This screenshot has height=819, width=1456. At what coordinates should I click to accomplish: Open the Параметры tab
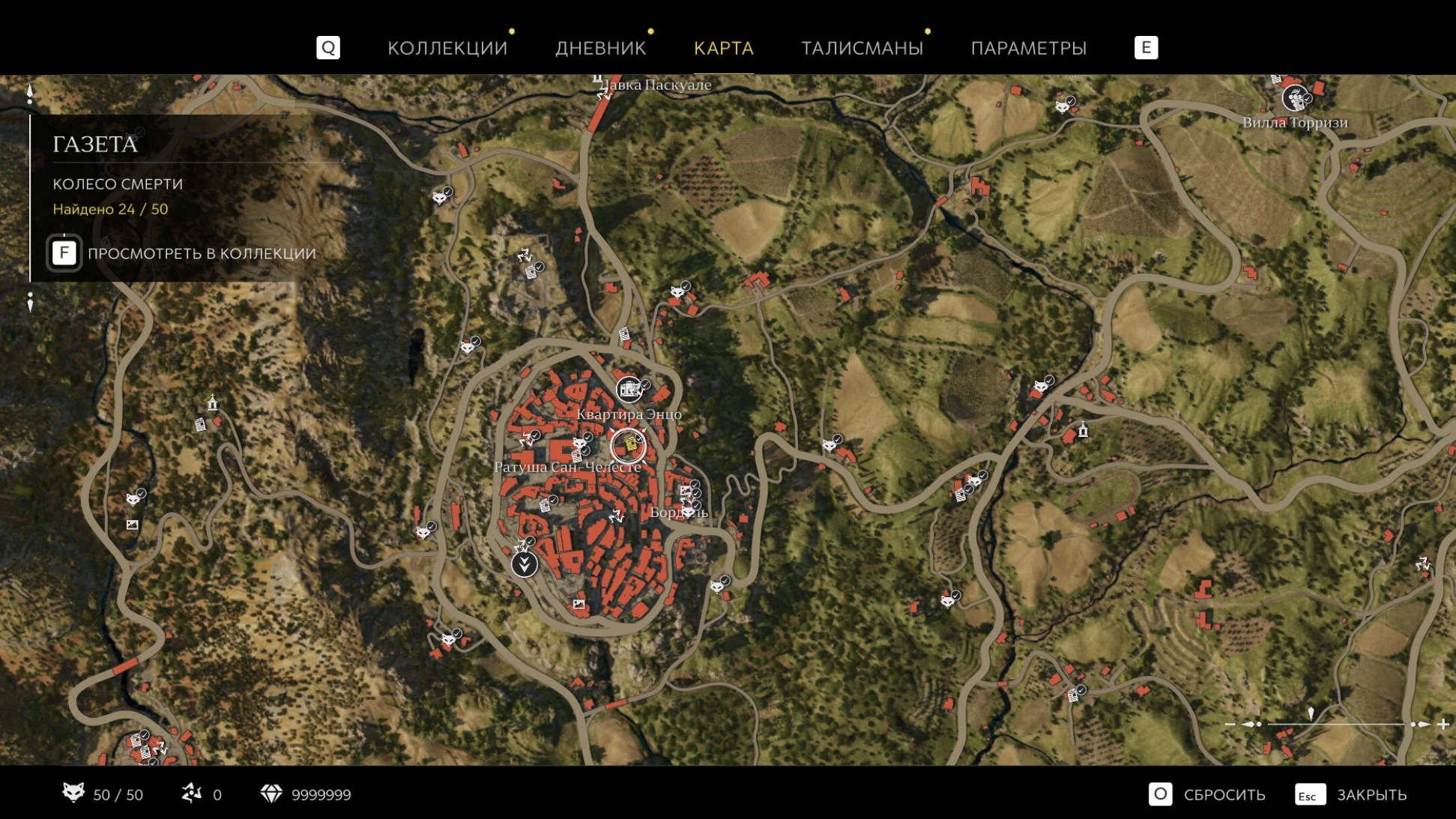click(1028, 48)
